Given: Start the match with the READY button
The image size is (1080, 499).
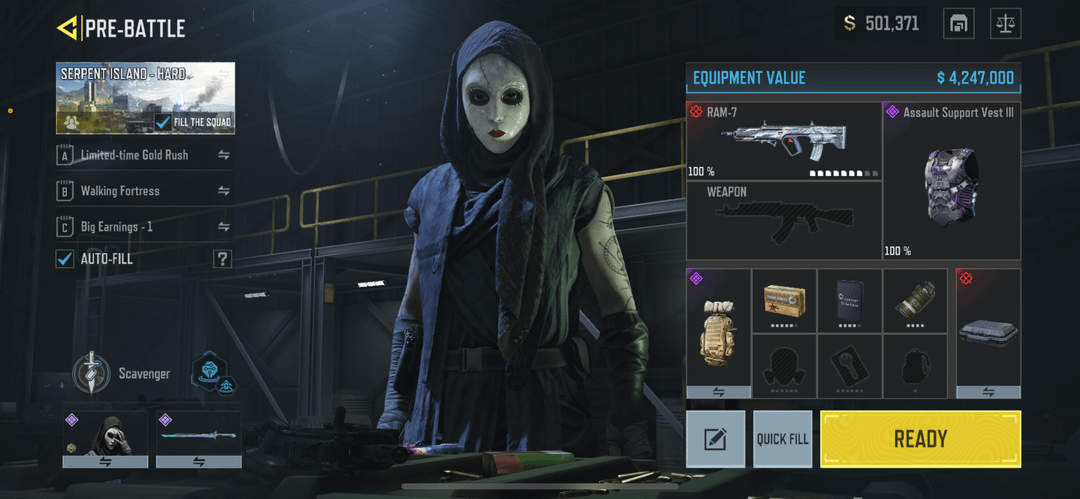Looking at the screenshot, I should tap(920, 439).
